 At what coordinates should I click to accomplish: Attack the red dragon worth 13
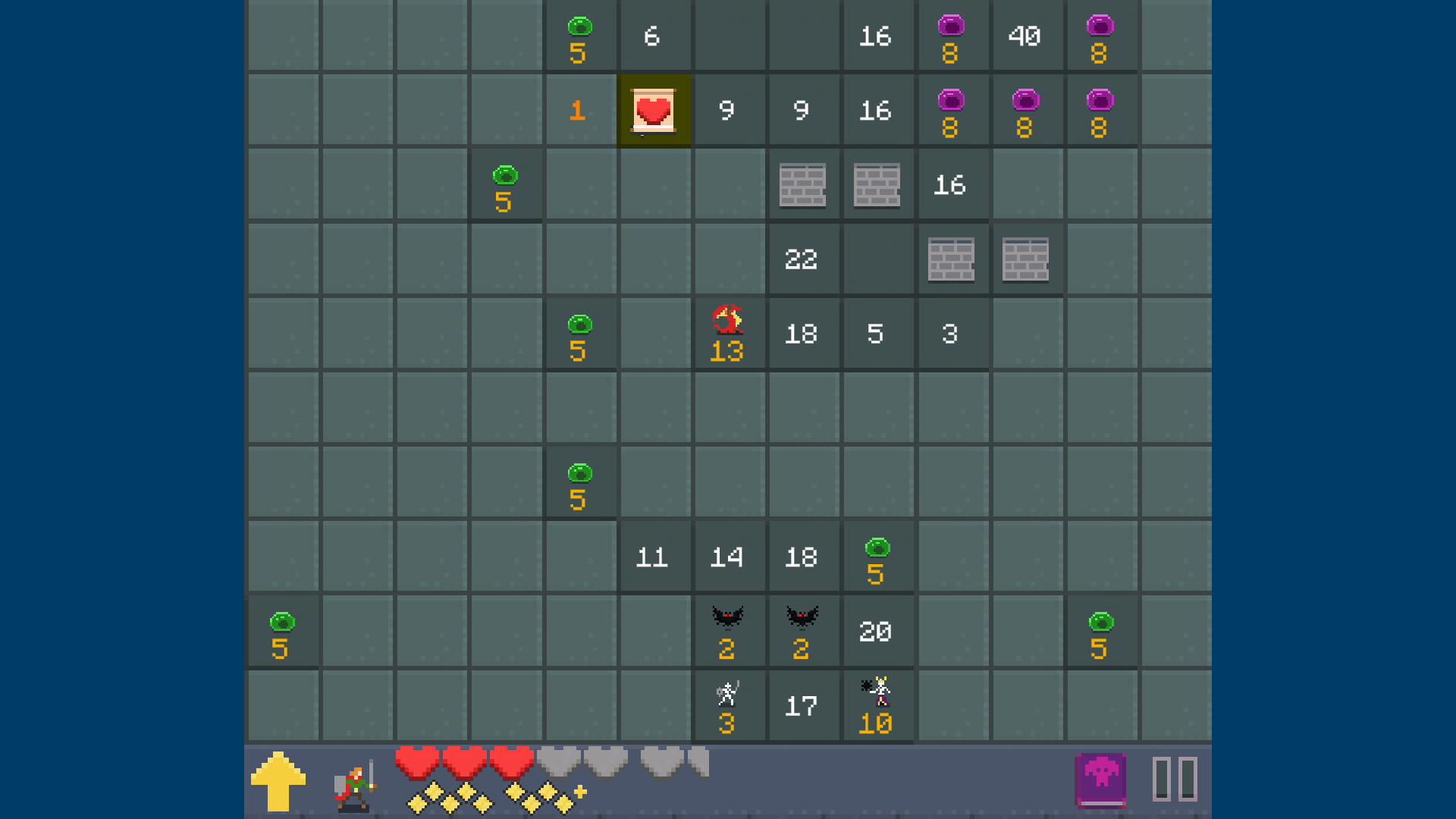point(727,331)
